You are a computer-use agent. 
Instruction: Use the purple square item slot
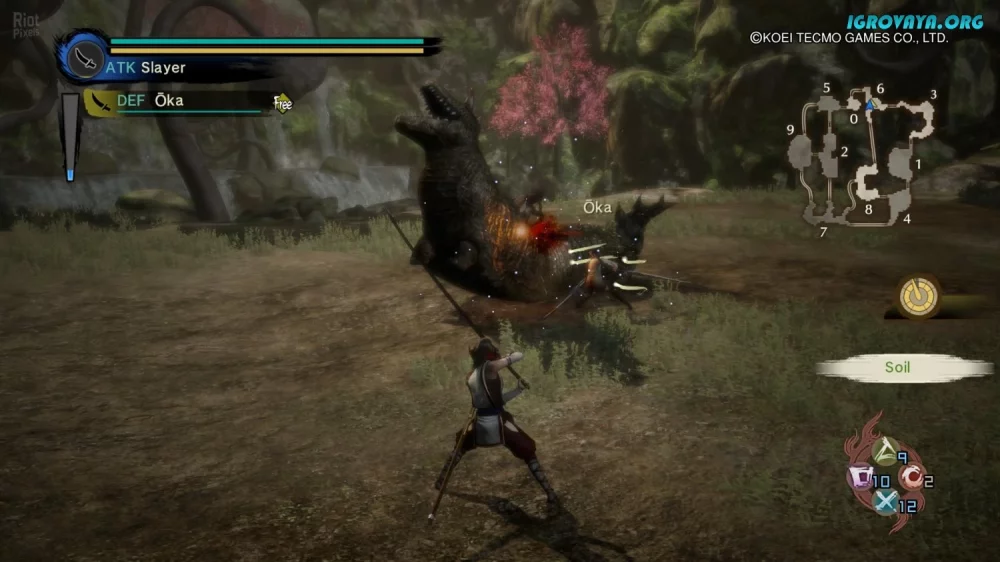tap(860, 478)
